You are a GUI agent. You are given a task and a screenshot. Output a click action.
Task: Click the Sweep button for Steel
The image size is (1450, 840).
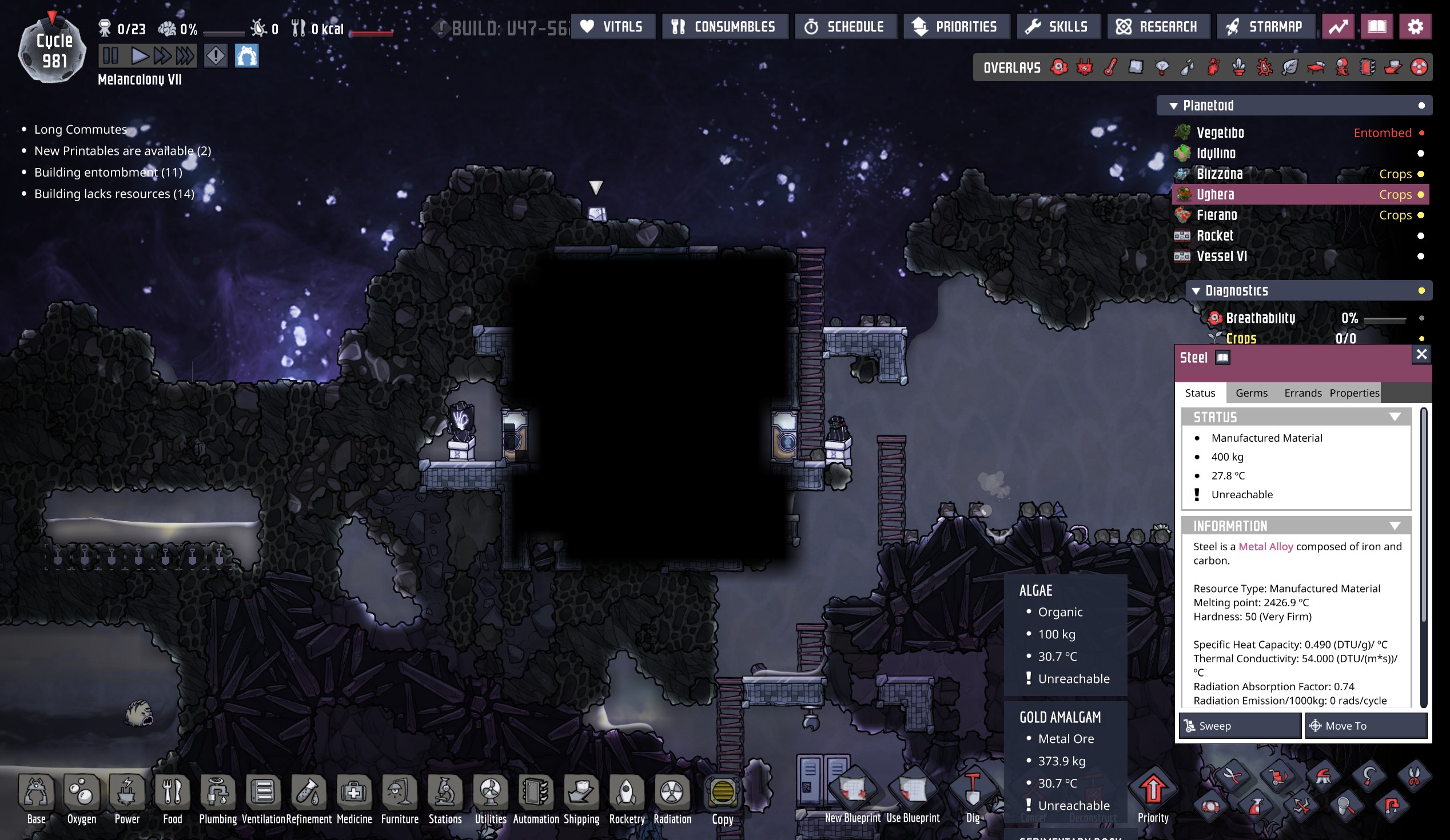(x=1240, y=726)
